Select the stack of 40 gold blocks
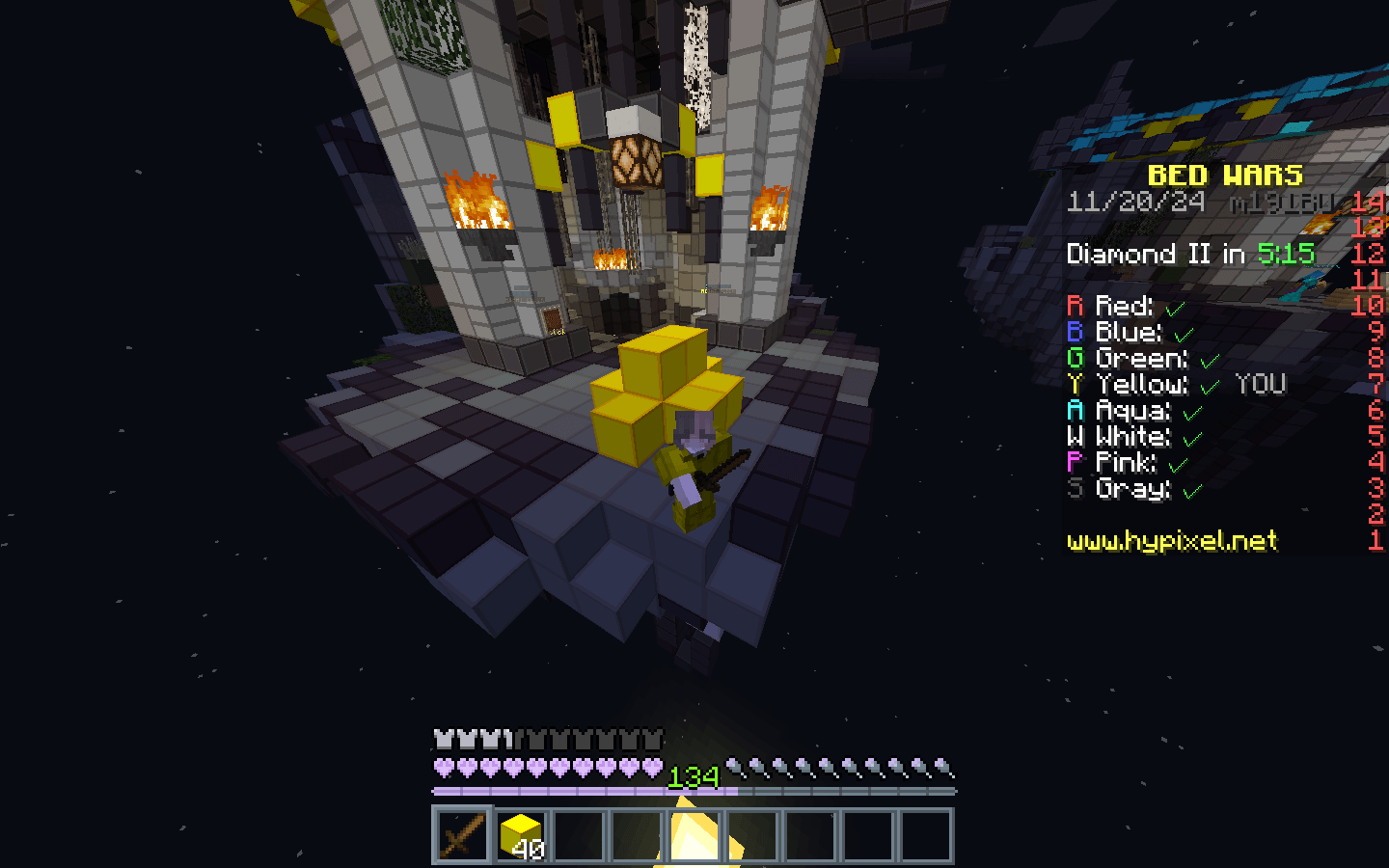Viewport: 1389px width, 868px height. [522, 837]
